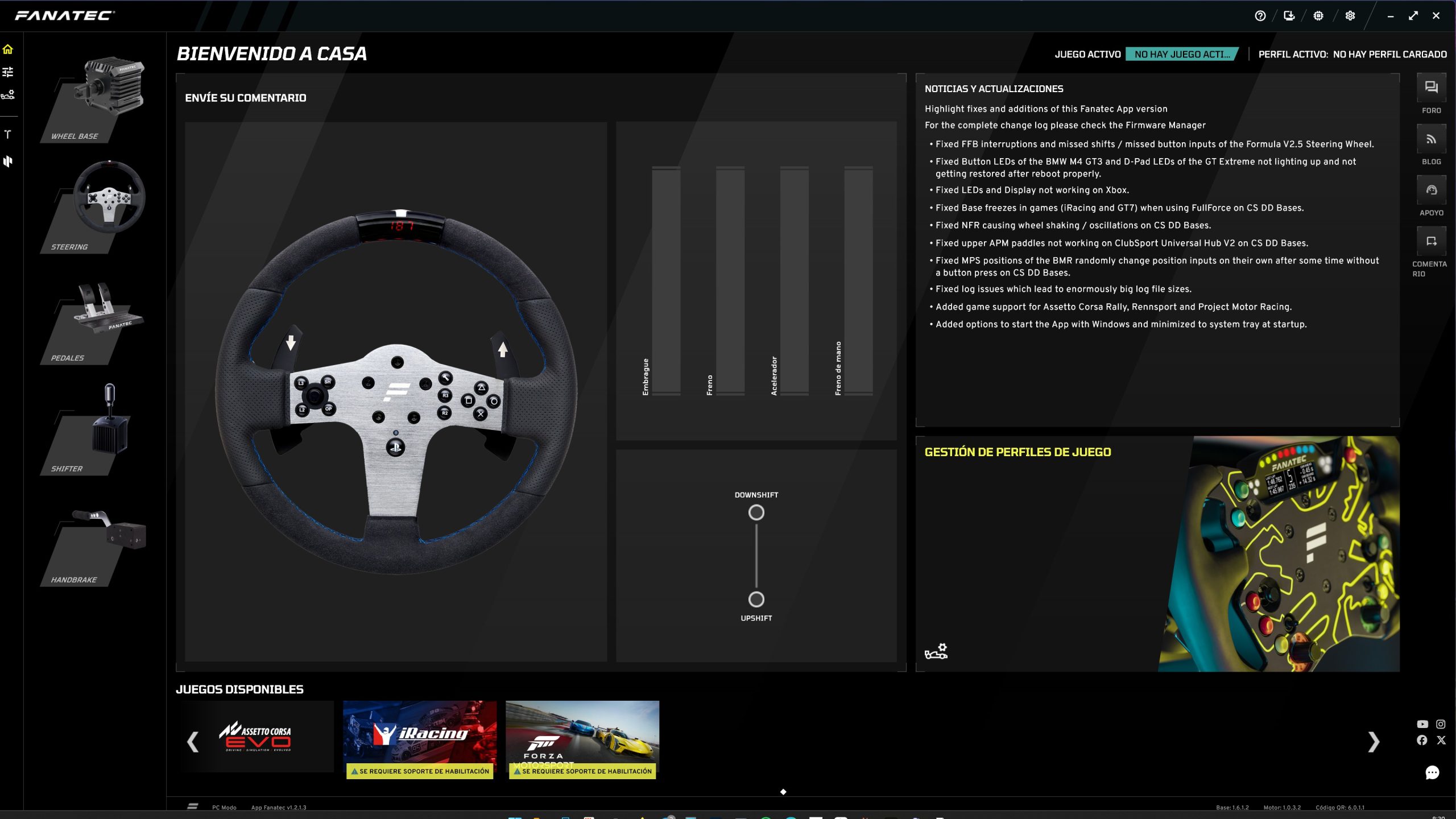Open the tuning sliders sidebar icon
The width and height of the screenshot is (1456, 819).
point(8,72)
